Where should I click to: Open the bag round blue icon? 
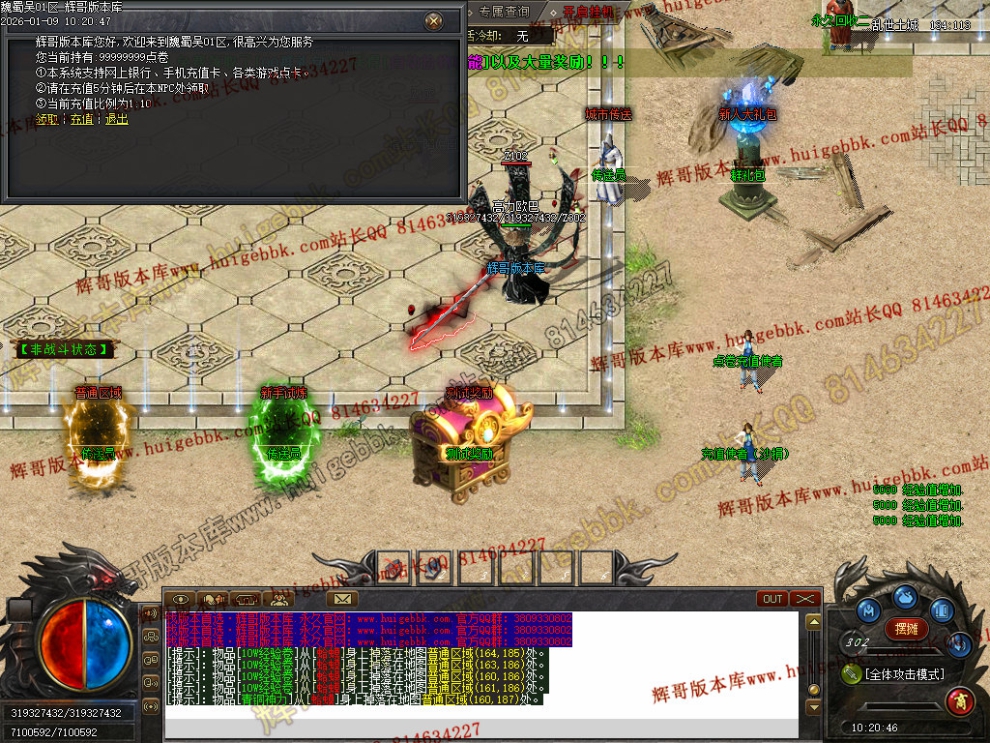point(905,597)
